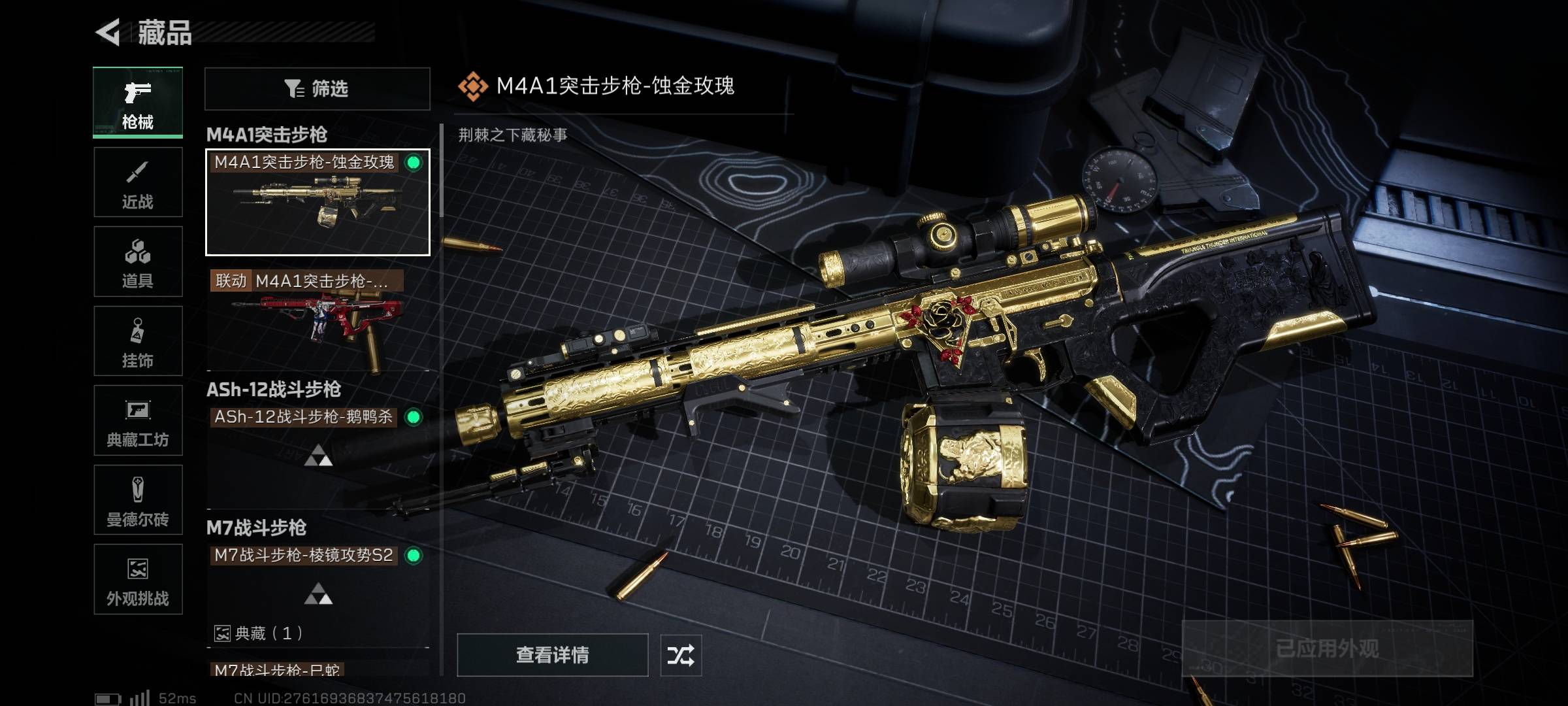Show the 挂饰 charms category
The height and width of the screenshot is (706, 1568).
[x=138, y=341]
